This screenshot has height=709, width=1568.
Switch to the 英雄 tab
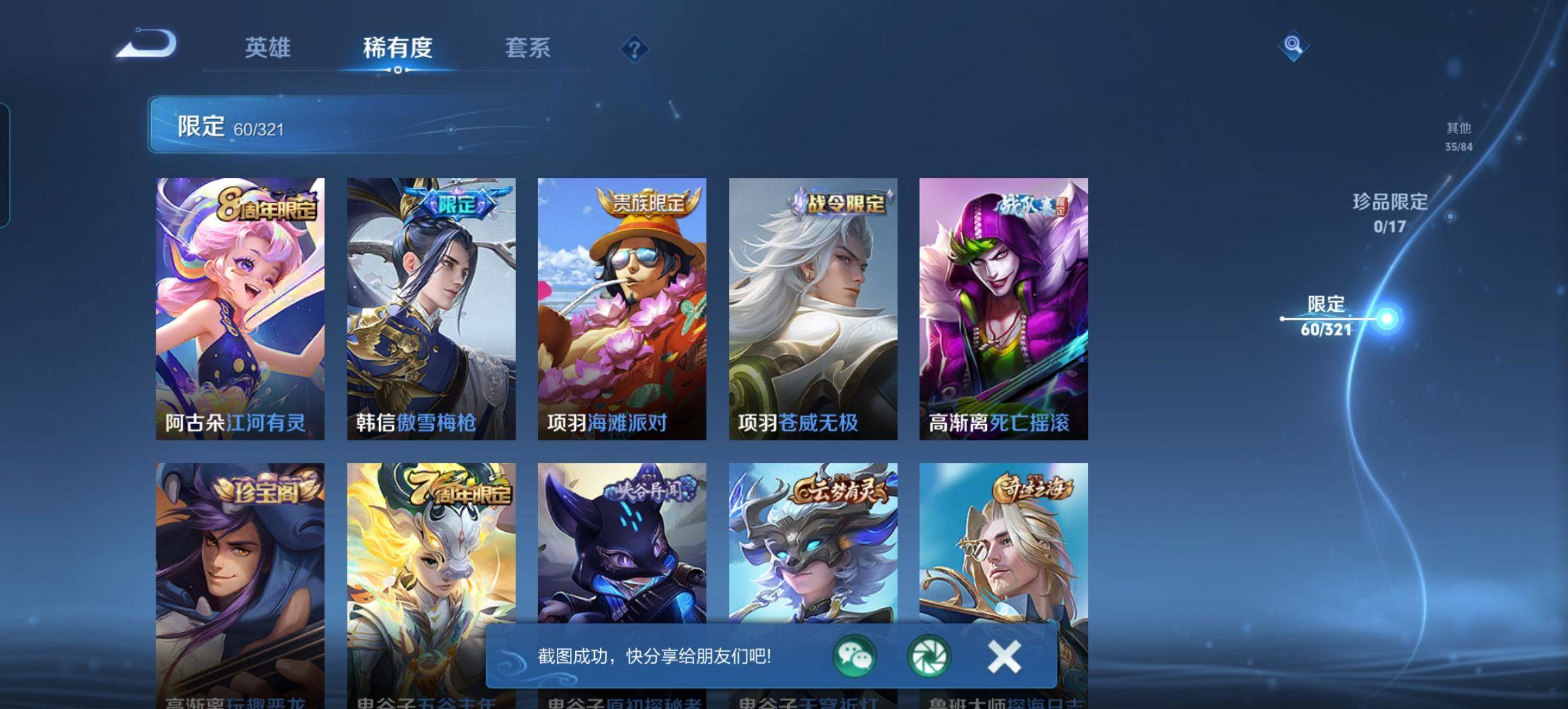(267, 48)
